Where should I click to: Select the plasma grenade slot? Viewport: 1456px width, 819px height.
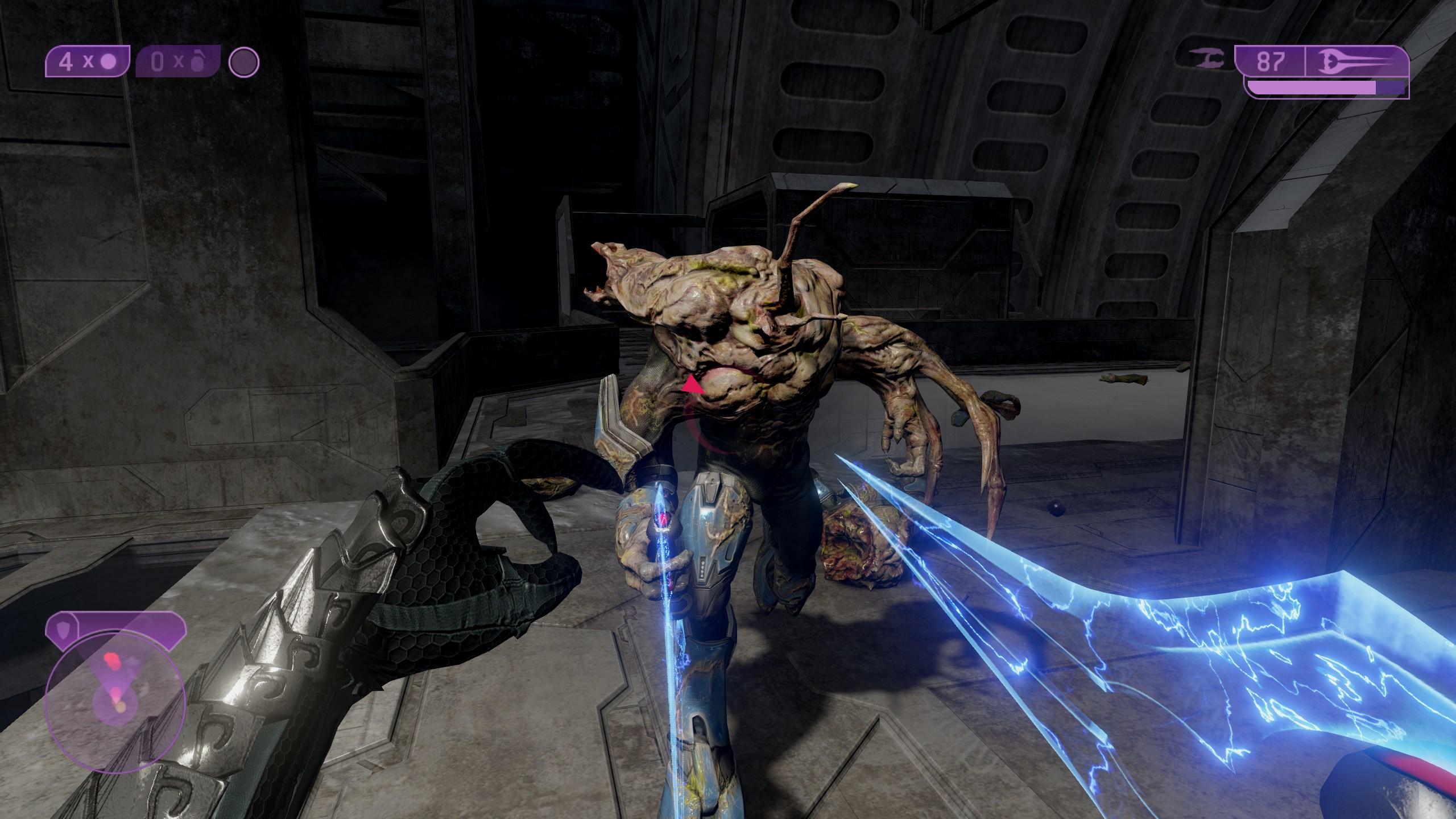click(x=88, y=62)
